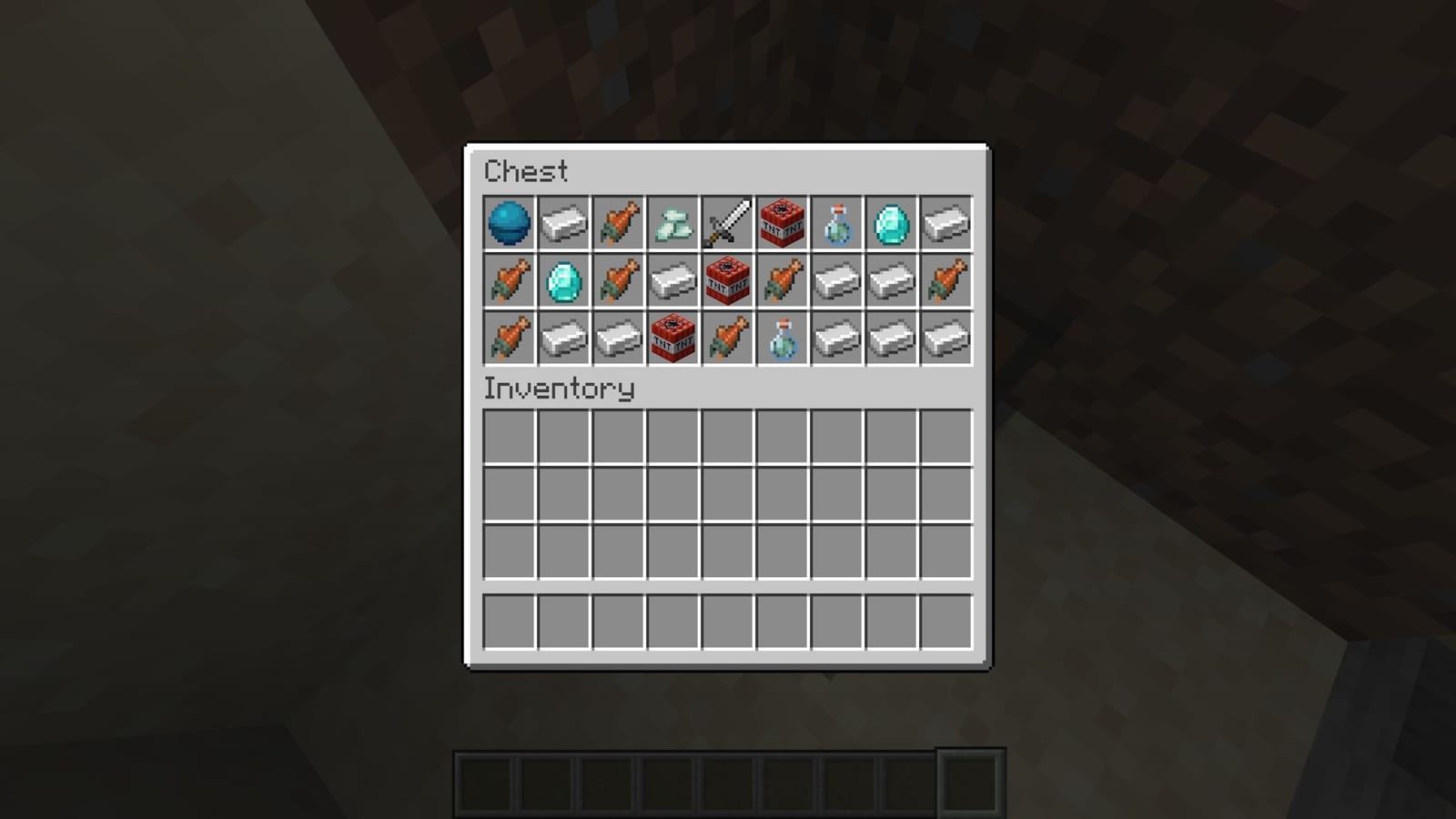Image resolution: width=1456 pixels, height=819 pixels.
Task: Take the TNT block in the middle chest row
Action: (726, 280)
